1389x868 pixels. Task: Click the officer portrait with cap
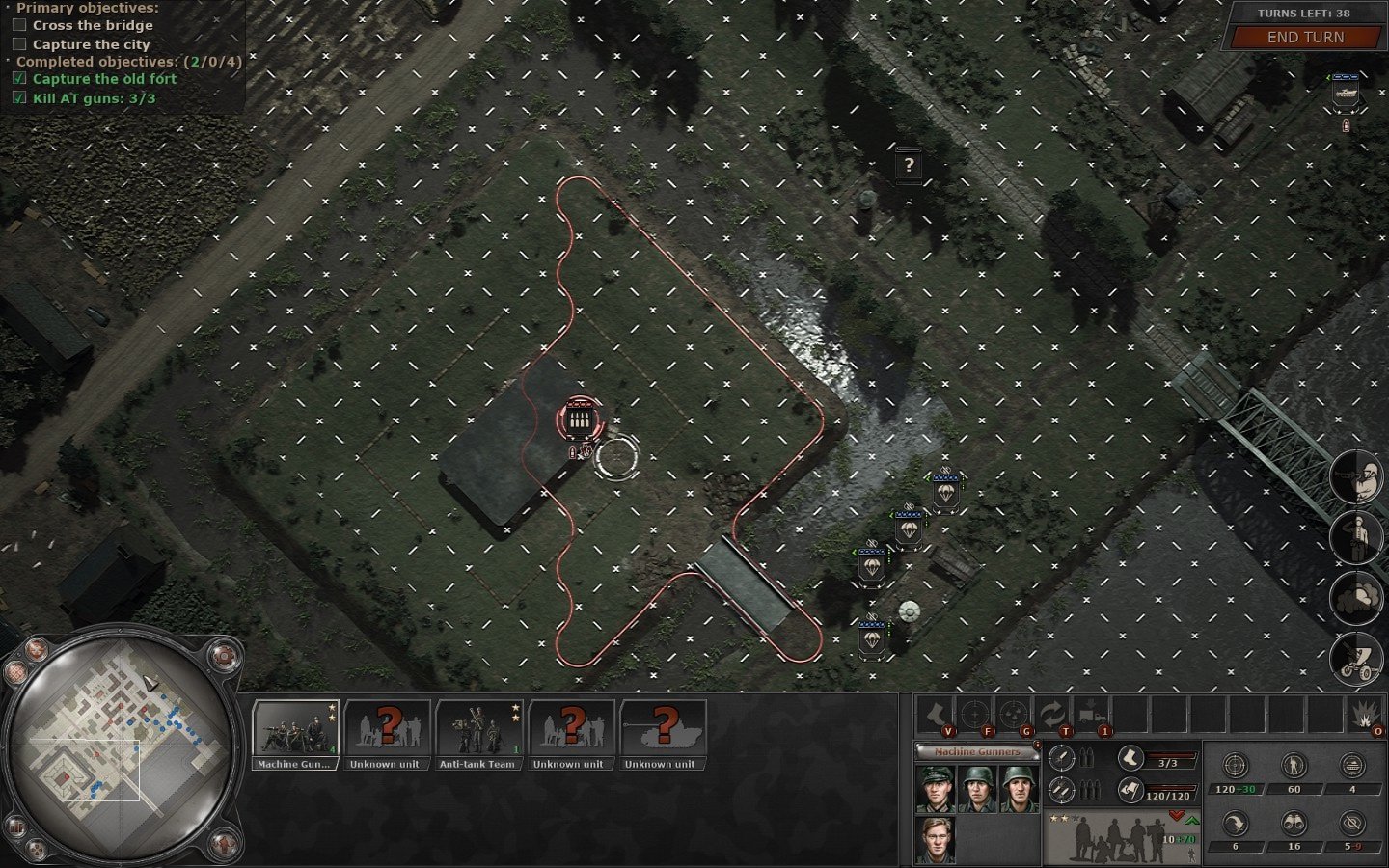[x=935, y=789]
